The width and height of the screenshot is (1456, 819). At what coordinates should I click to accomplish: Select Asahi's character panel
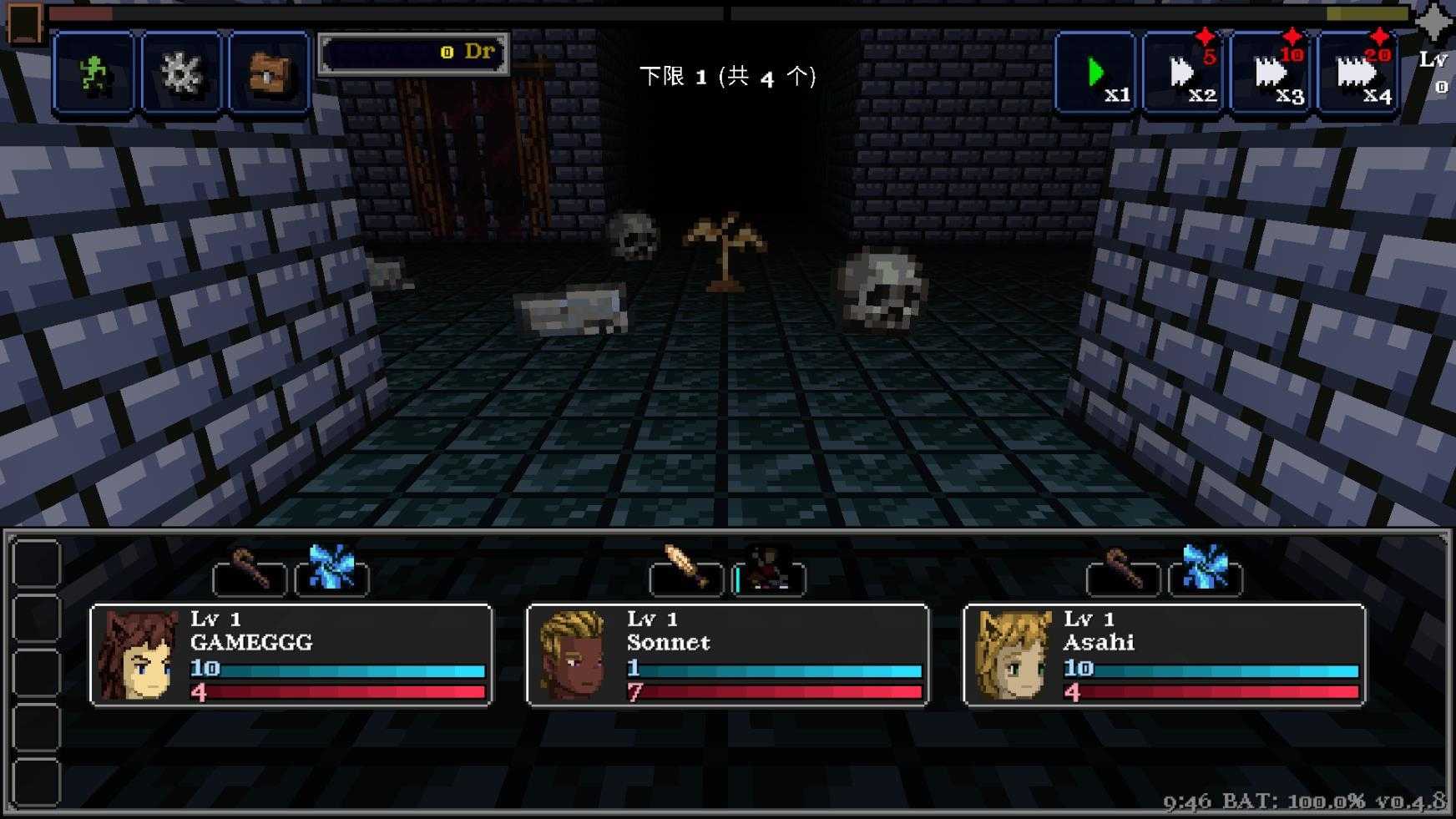[x=1164, y=655]
